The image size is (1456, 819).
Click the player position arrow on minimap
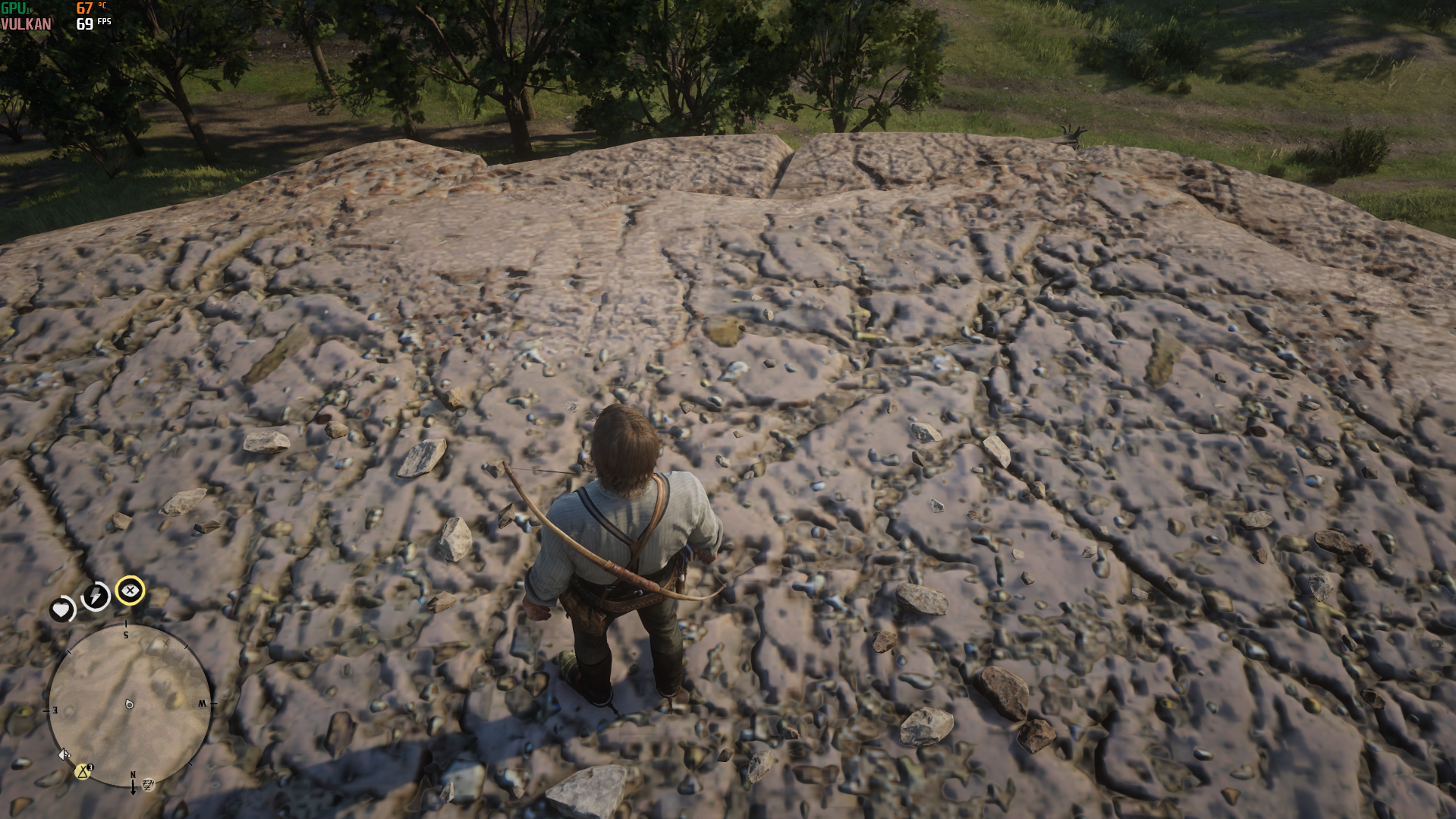coord(130,704)
